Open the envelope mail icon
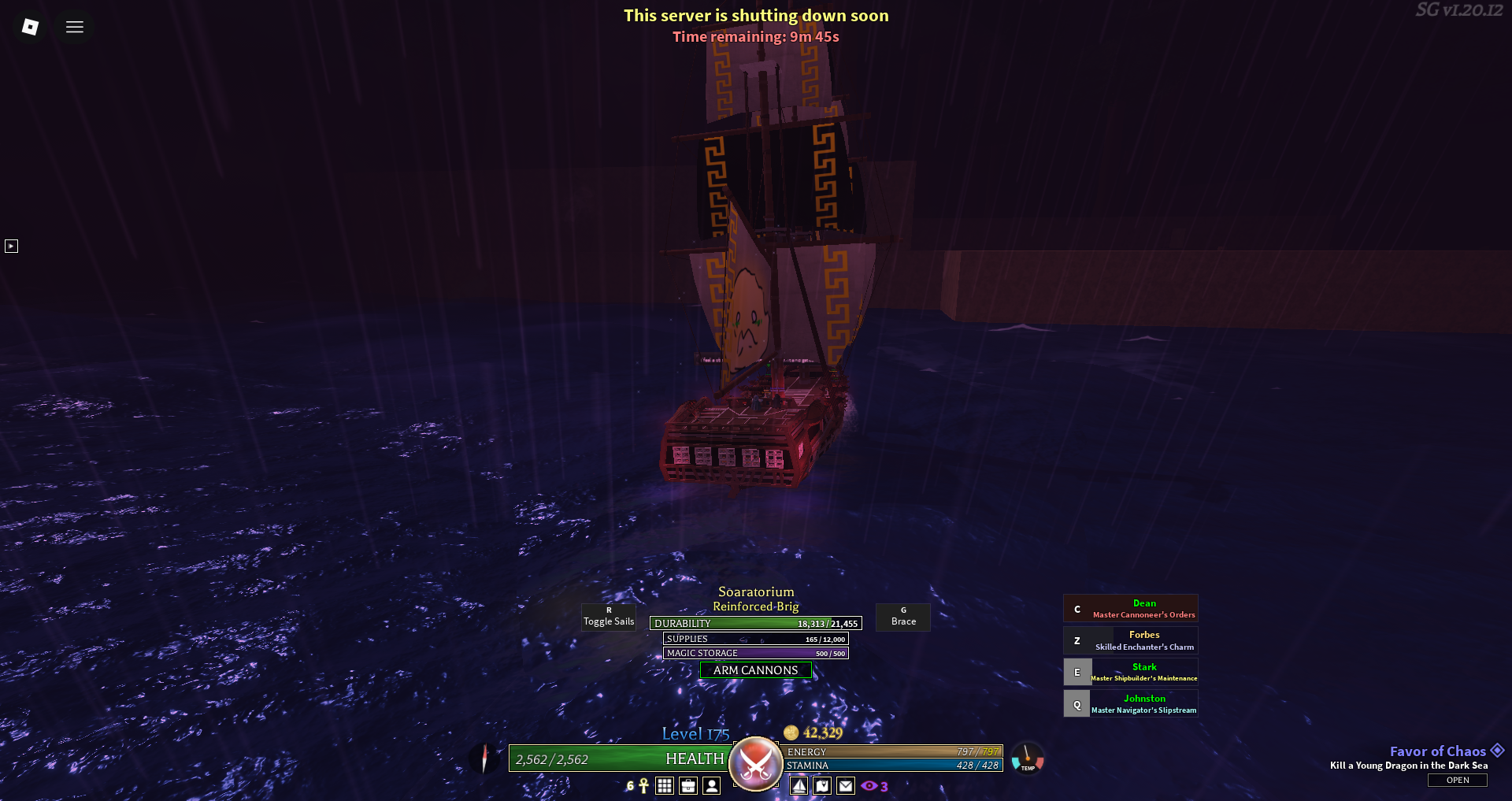Image resolution: width=1512 pixels, height=801 pixels. click(846, 786)
